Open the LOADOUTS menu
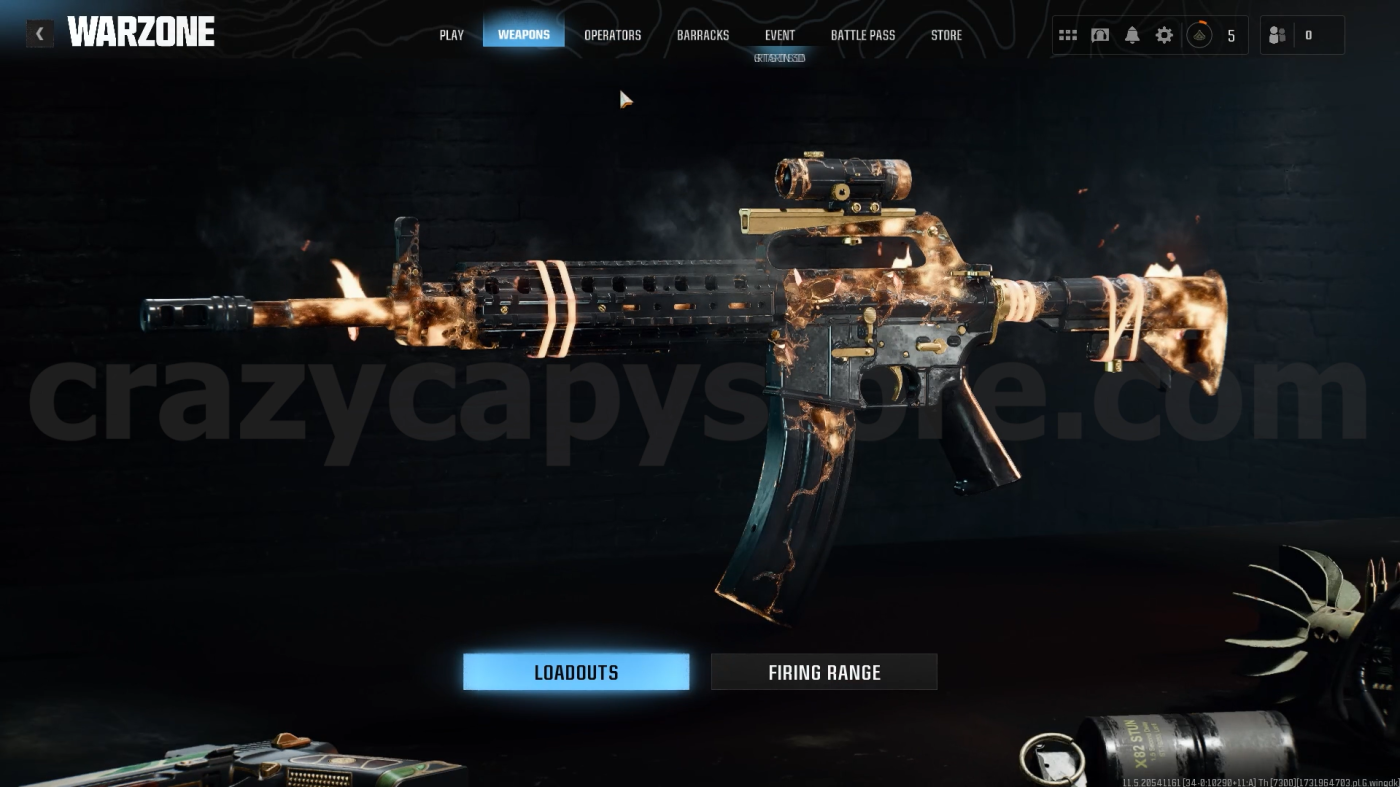Screen dimensions: 1400x787 coord(576,671)
